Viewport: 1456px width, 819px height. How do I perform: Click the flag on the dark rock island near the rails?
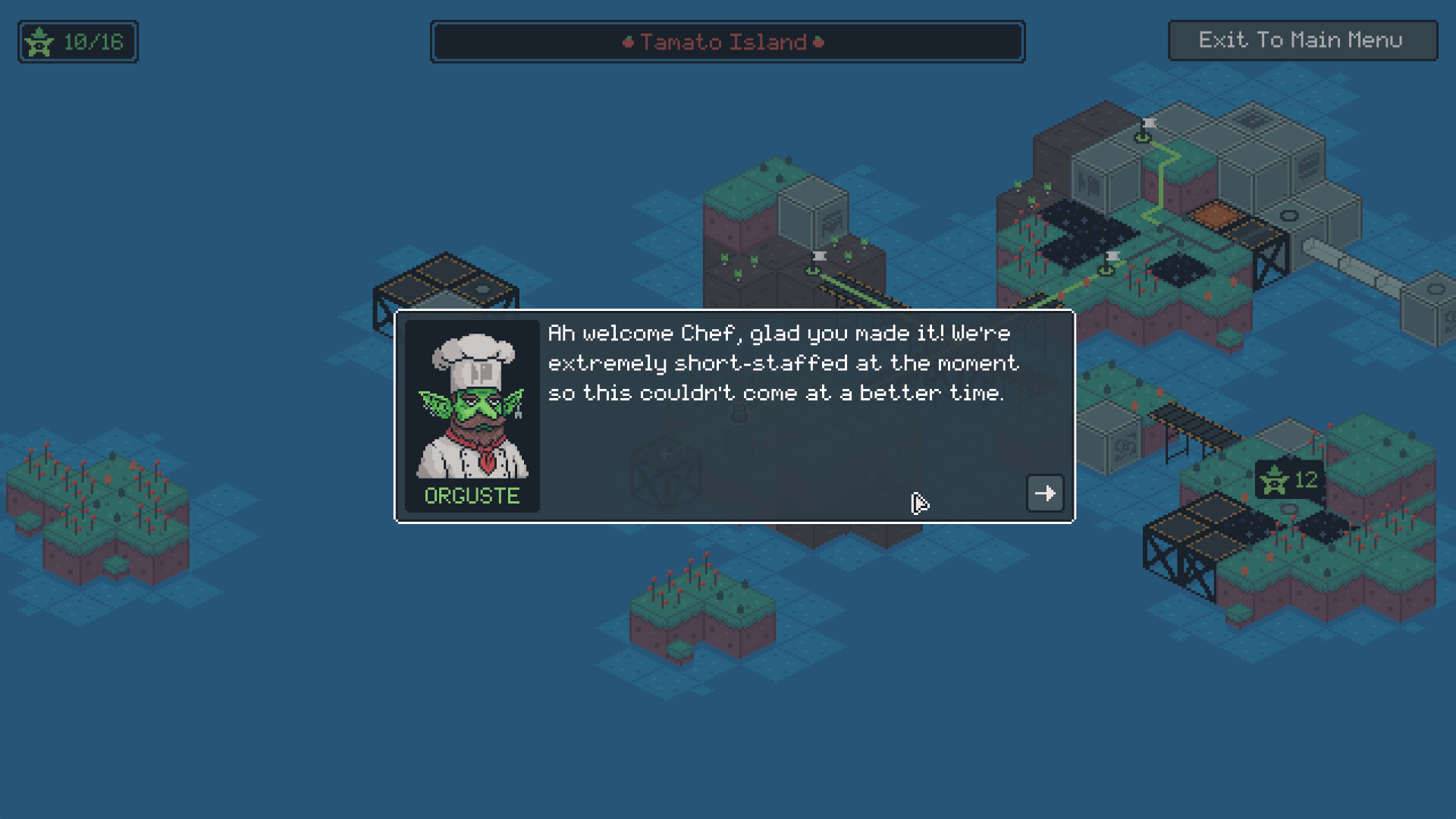818,258
